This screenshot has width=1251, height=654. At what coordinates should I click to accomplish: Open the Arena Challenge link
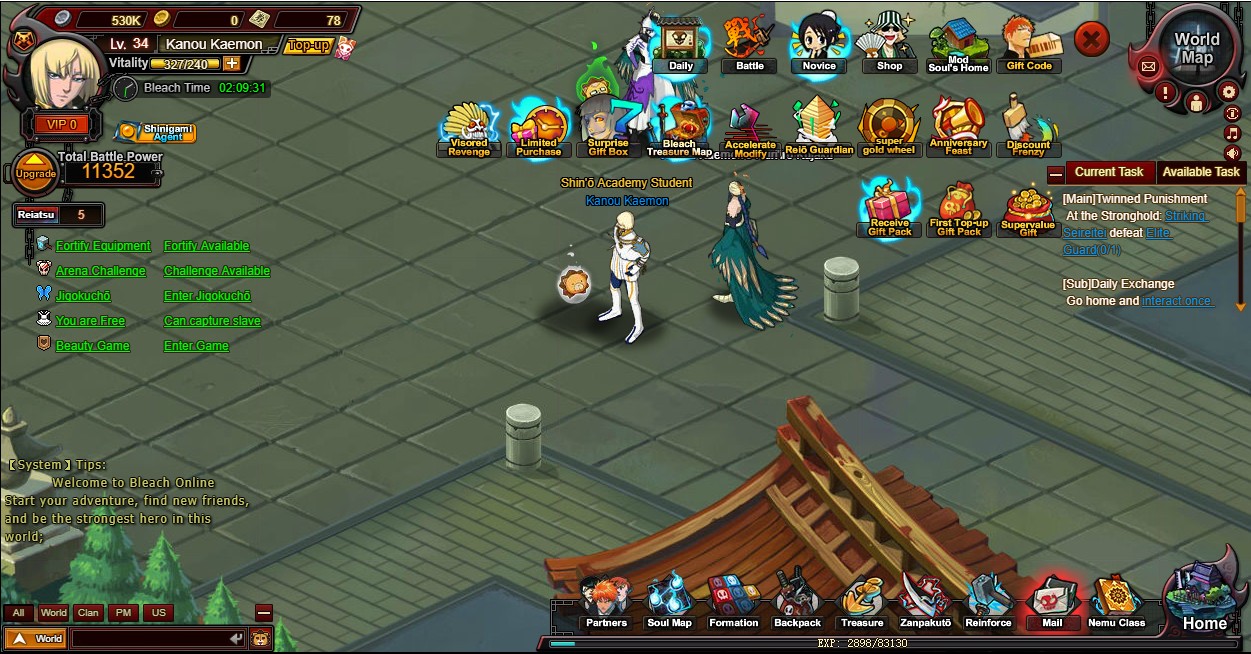pos(100,271)
